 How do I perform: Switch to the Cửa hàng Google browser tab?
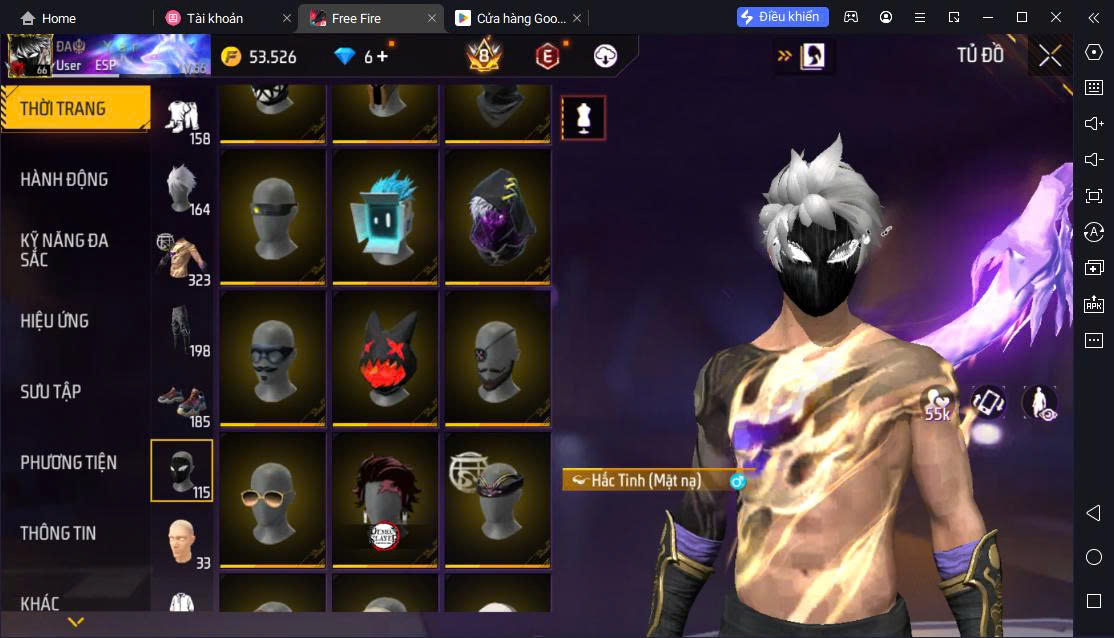510,18
